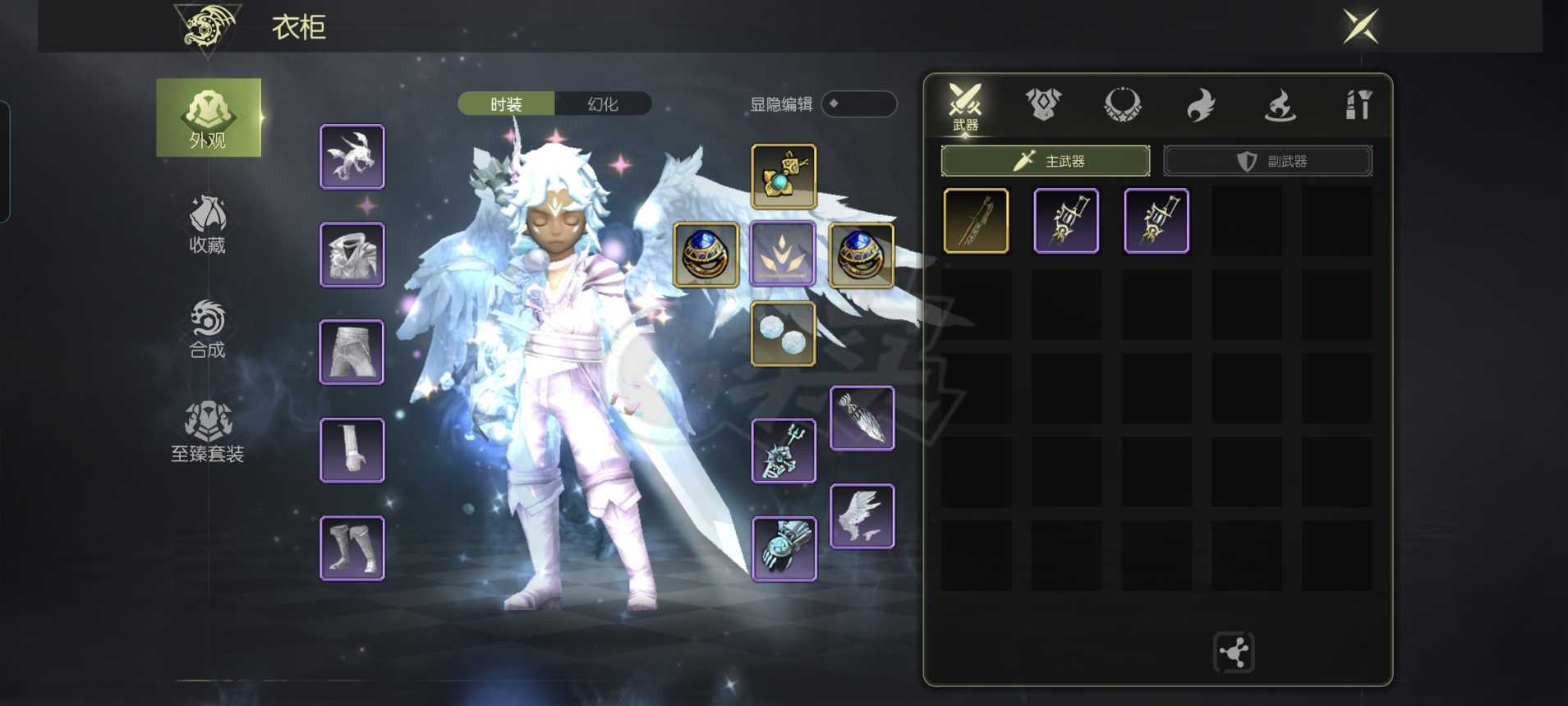Screen dimensions: 1568x706
Task: Close the wardrobe screen
Action: click(1360, 26)
